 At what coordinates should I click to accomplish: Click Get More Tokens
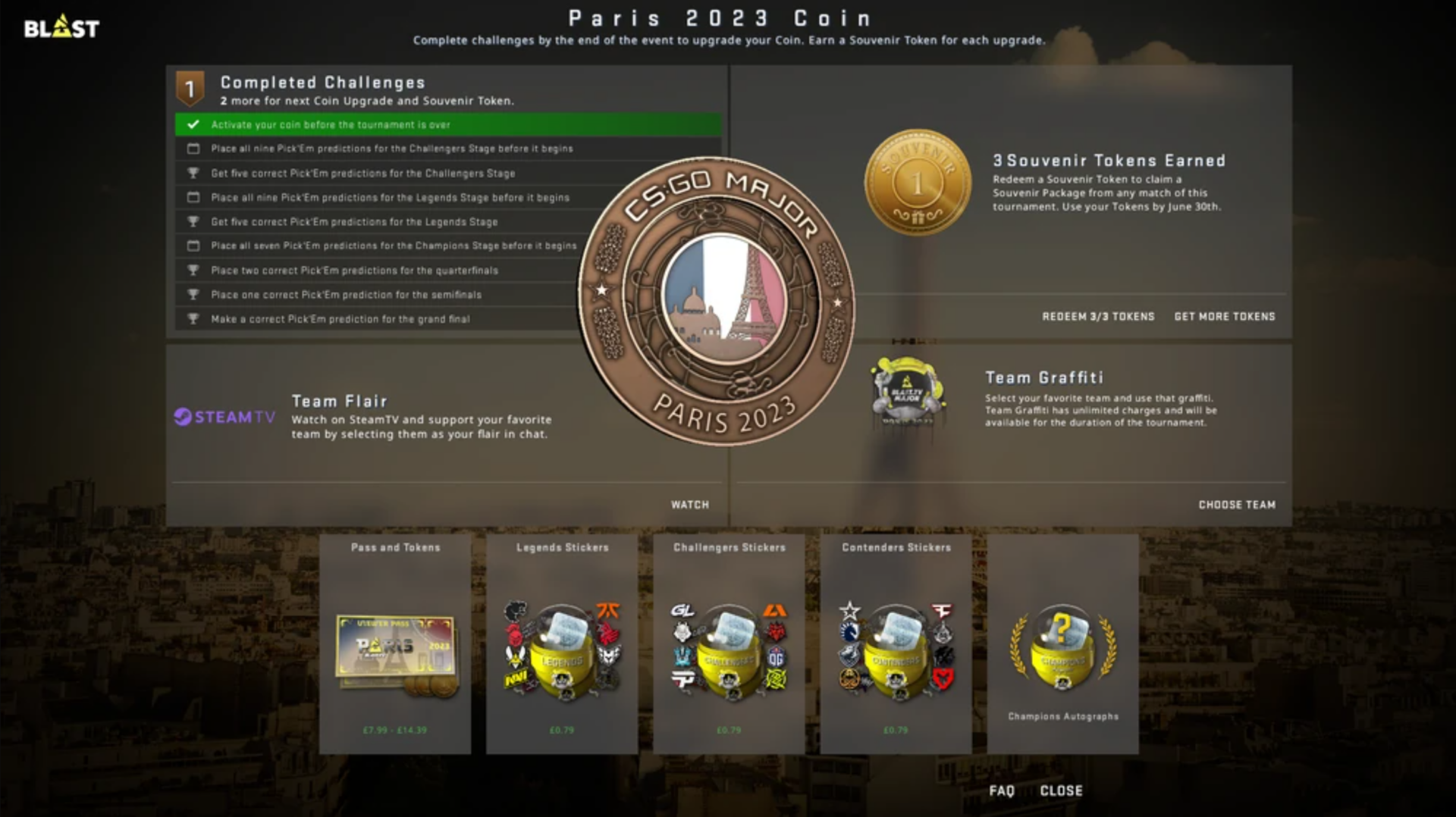click(1224, 316)
